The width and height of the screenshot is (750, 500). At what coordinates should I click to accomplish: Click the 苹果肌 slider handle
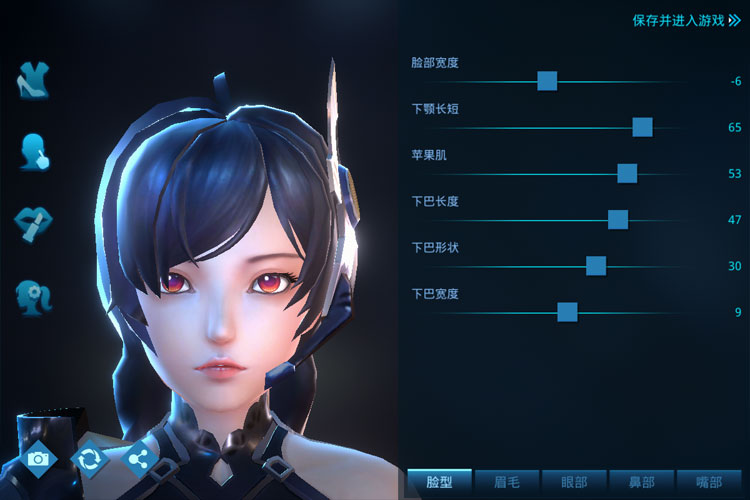pos(627,173)
